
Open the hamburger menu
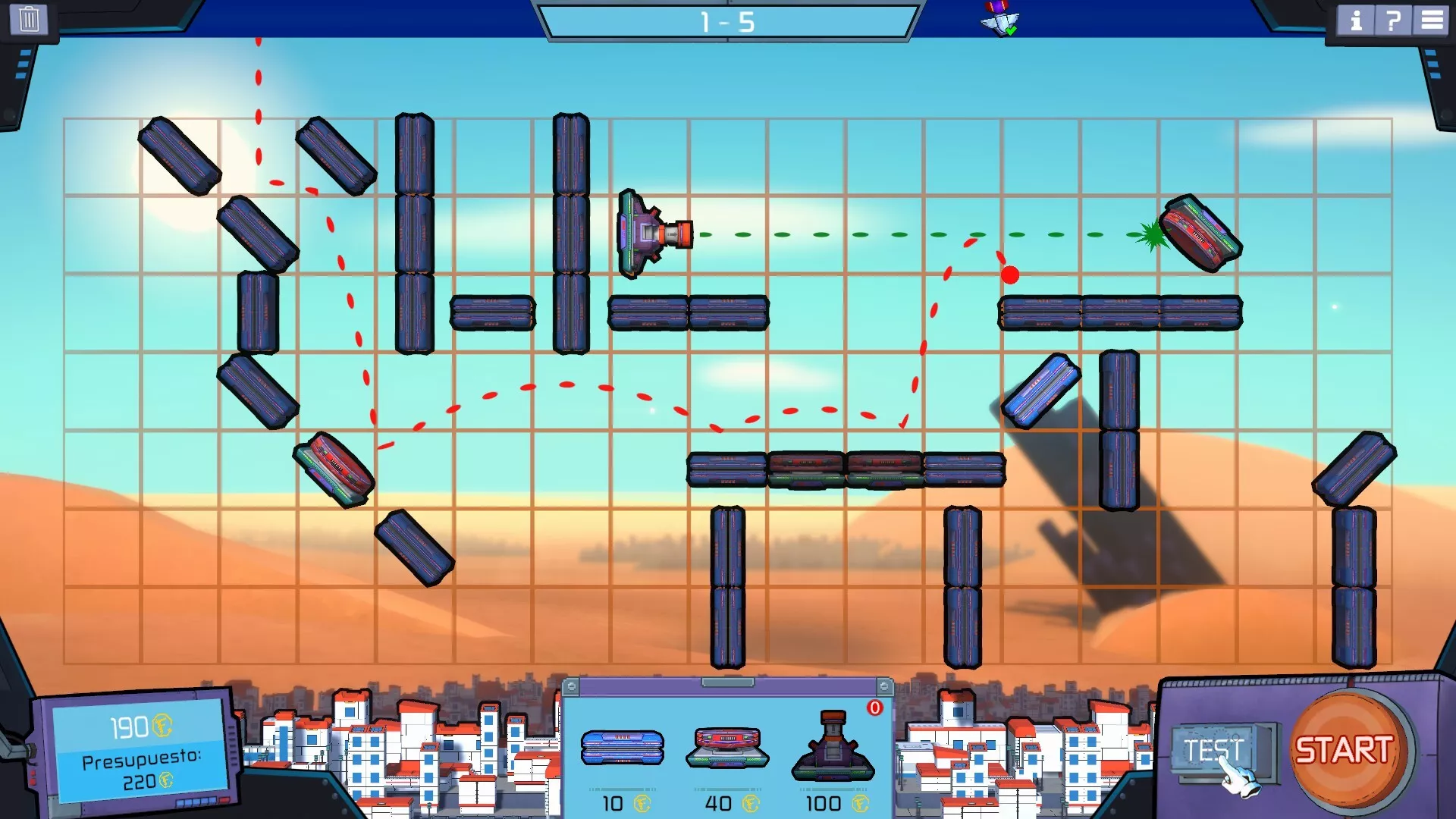pos(1432,20)
